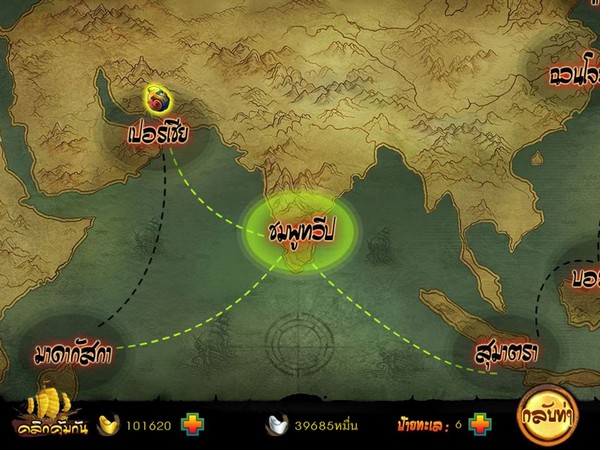This screenshot has height=450, width=600.
Task: Select the เปอร์เซีย destination on the map
Action: point(159,134)
